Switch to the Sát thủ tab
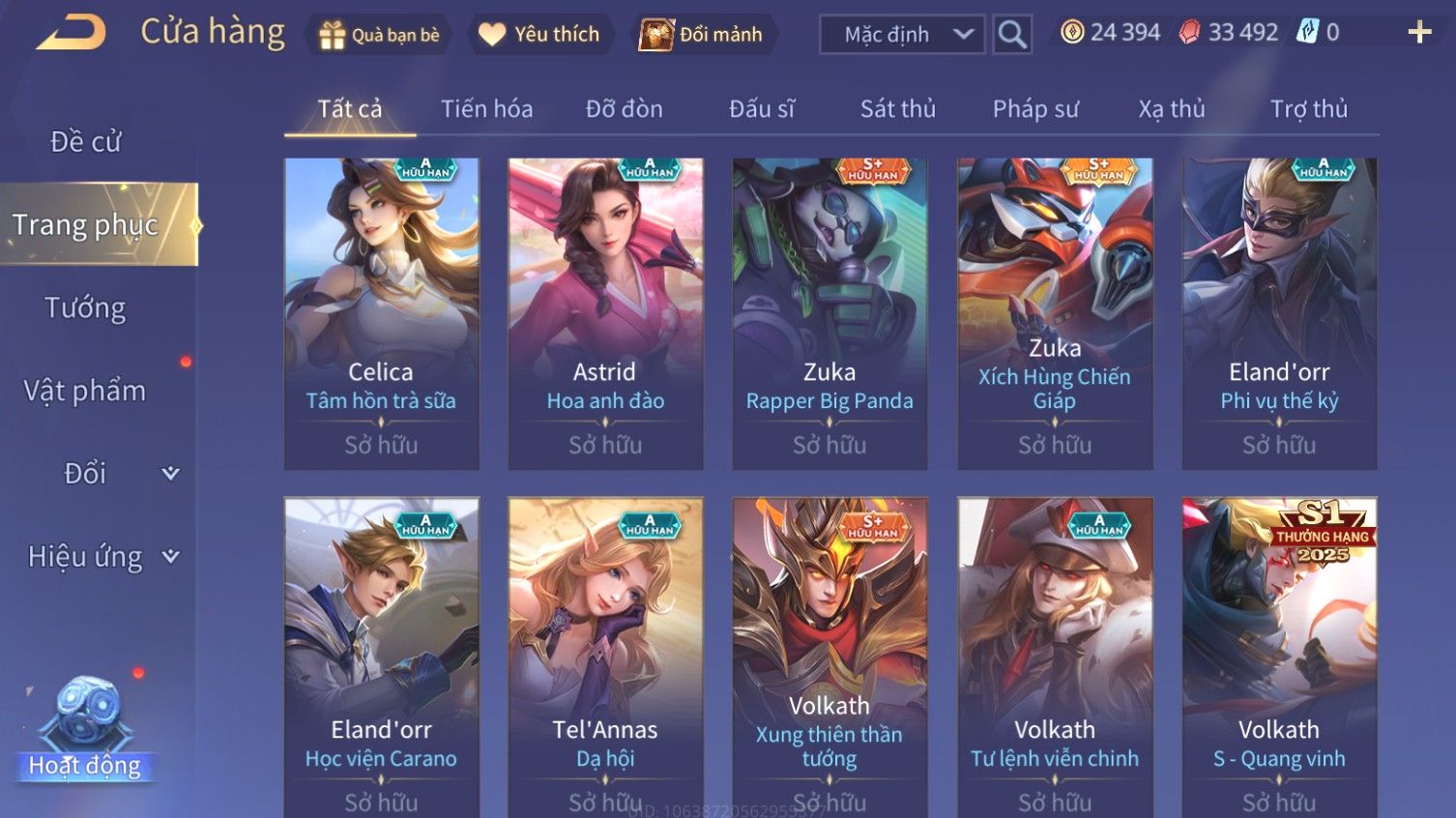The width and height of the screenshot is (1456, 818). [x=897, y=109]
